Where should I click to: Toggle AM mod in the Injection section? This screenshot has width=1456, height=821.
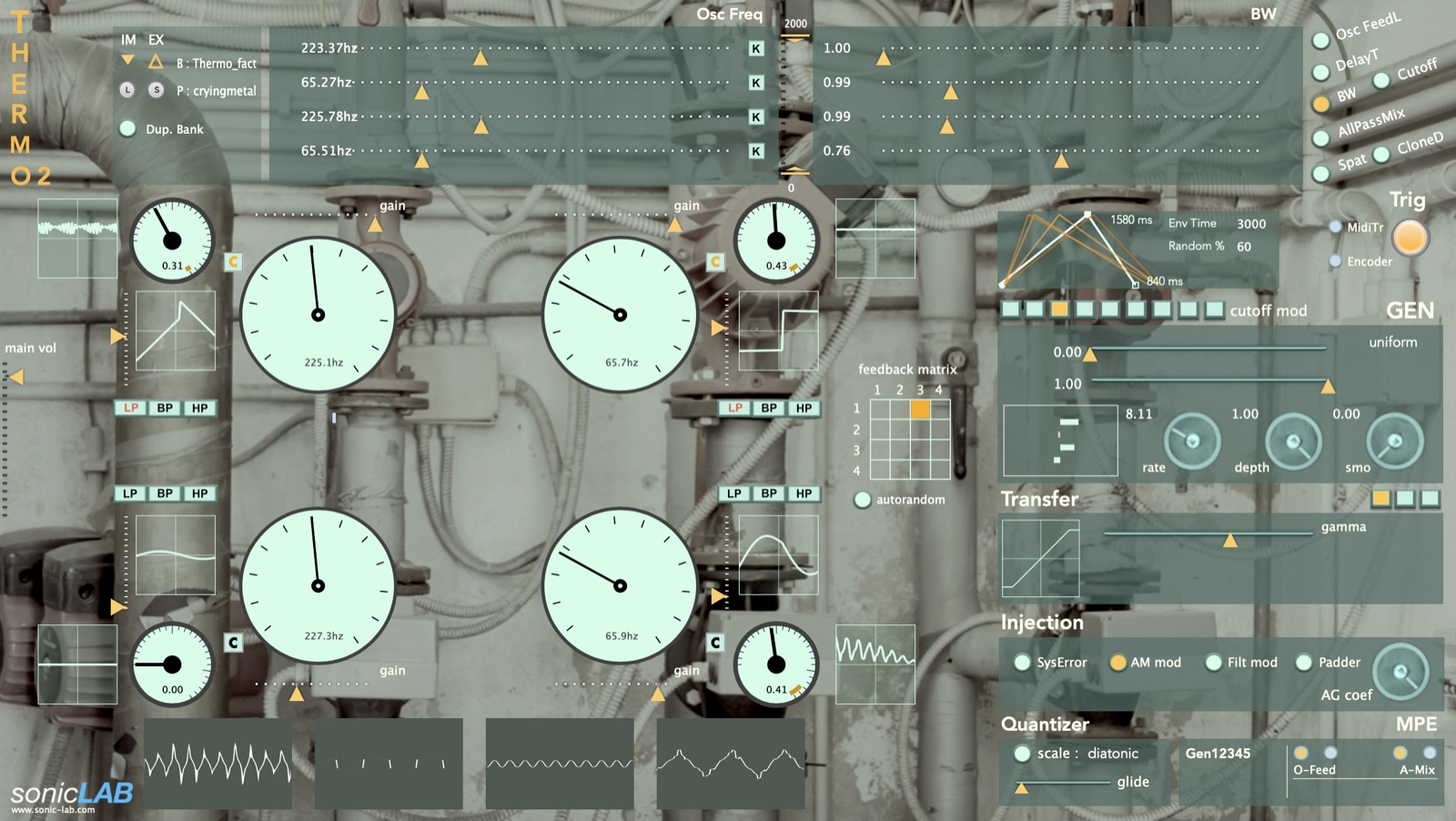coord(1118,663)
